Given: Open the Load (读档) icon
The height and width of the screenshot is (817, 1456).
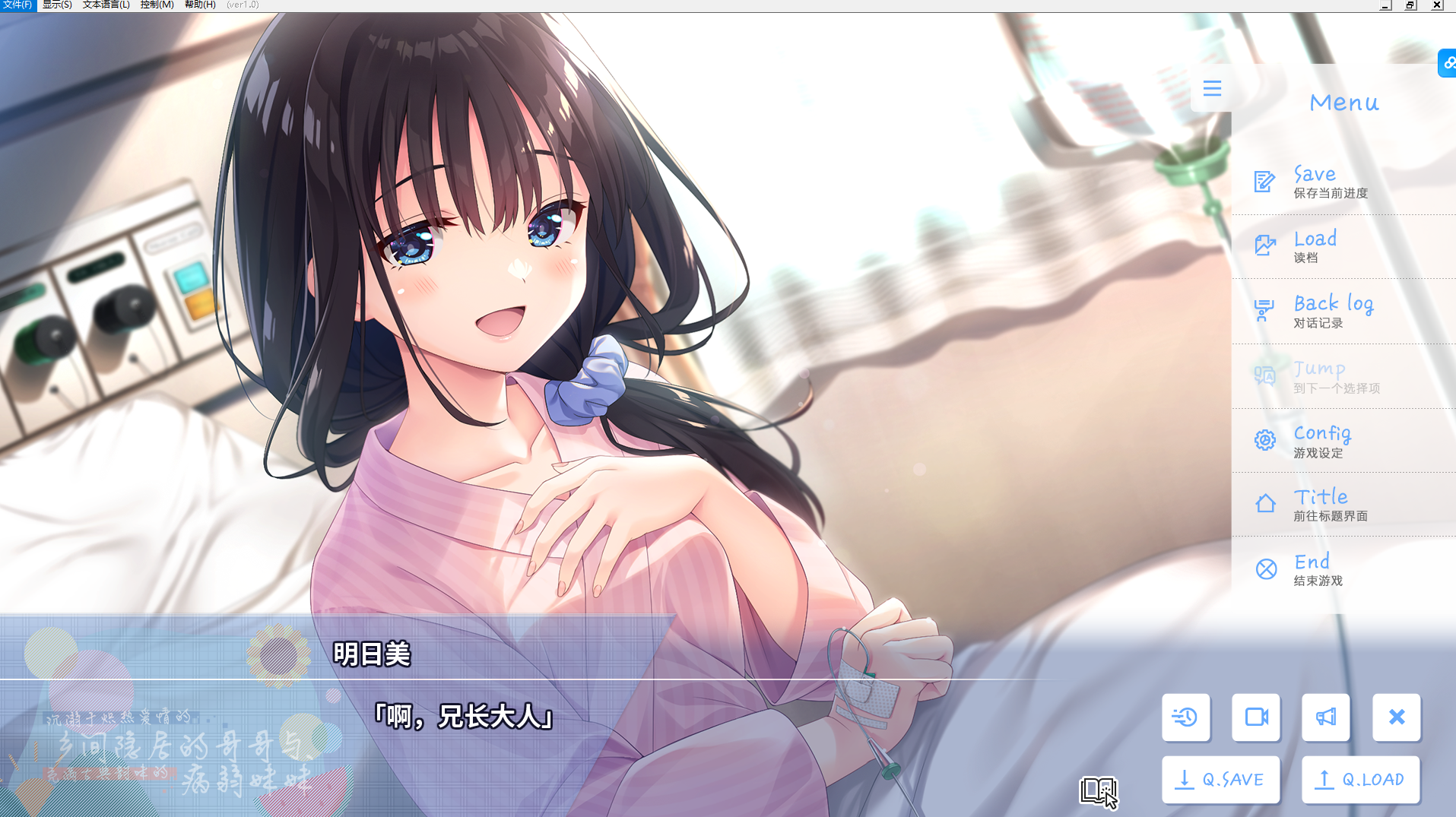Looking at the screenshot, I should click(x=1263, y=245).
